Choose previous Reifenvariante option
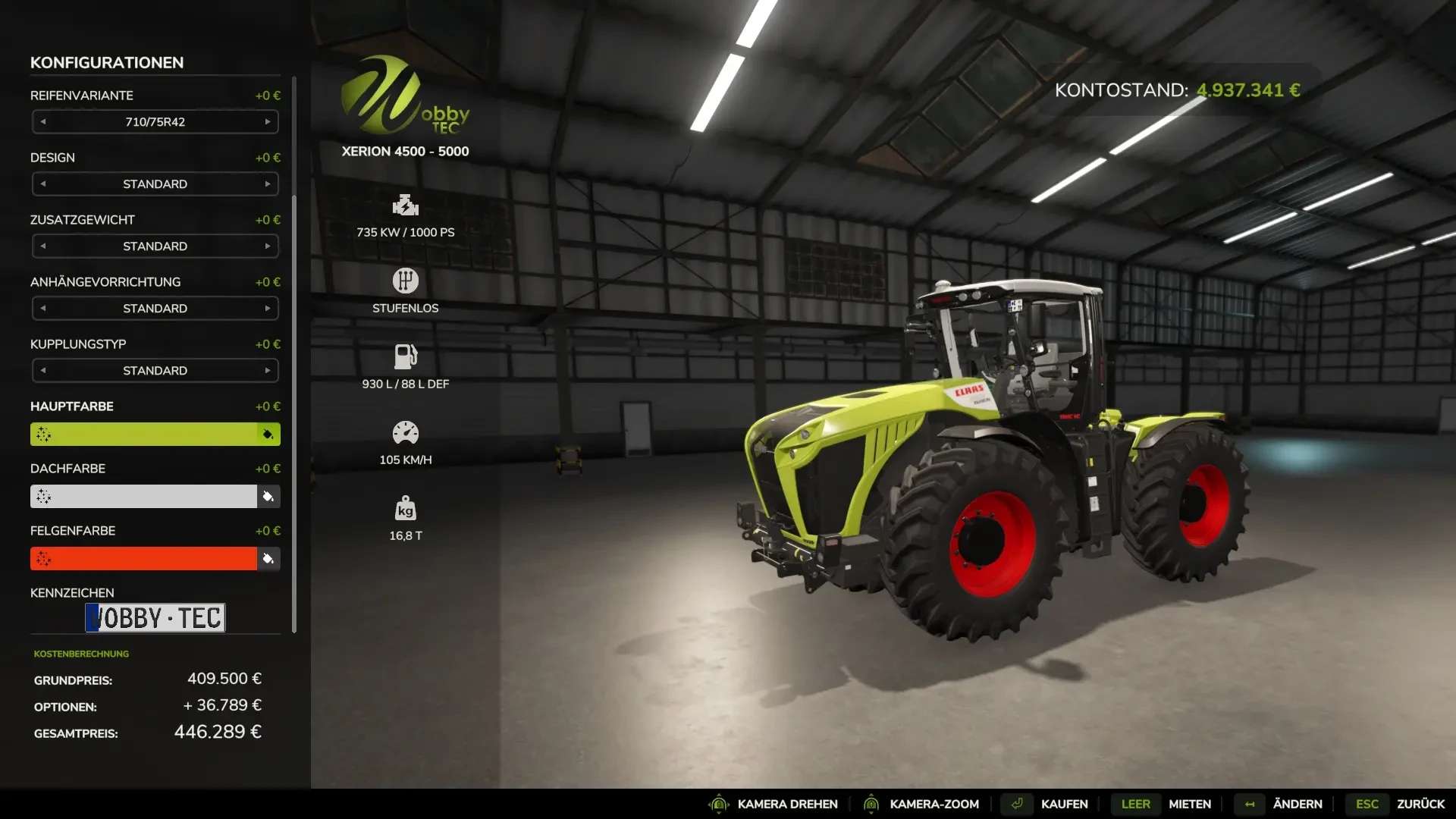 [x=43, y=121]
